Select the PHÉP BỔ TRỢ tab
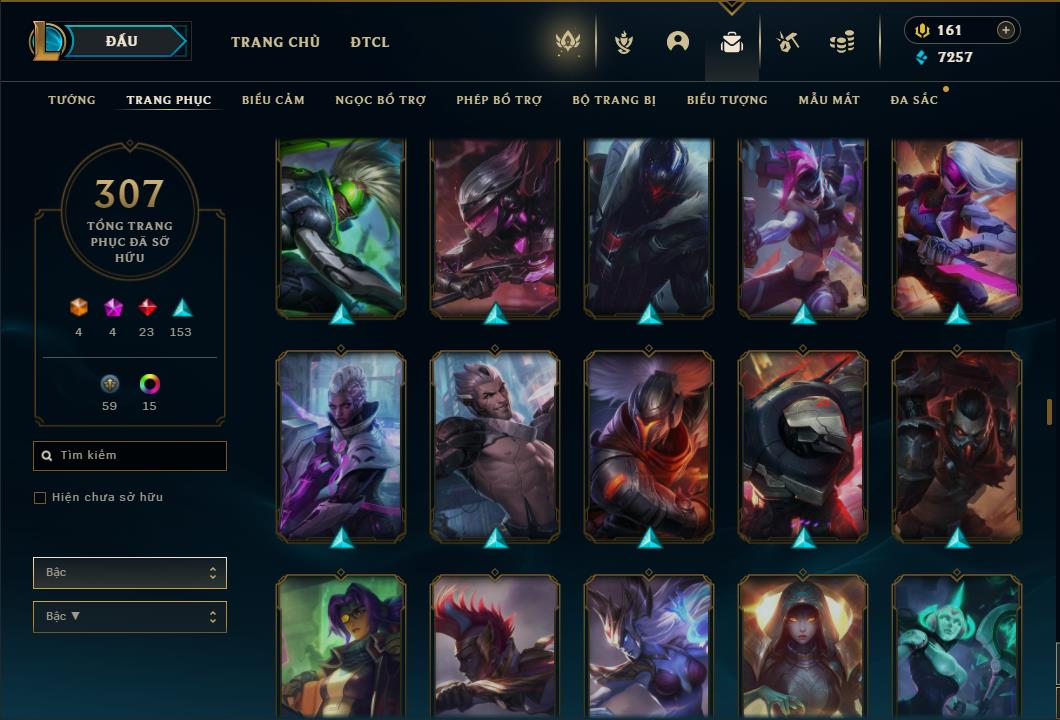 click(499, 100)
